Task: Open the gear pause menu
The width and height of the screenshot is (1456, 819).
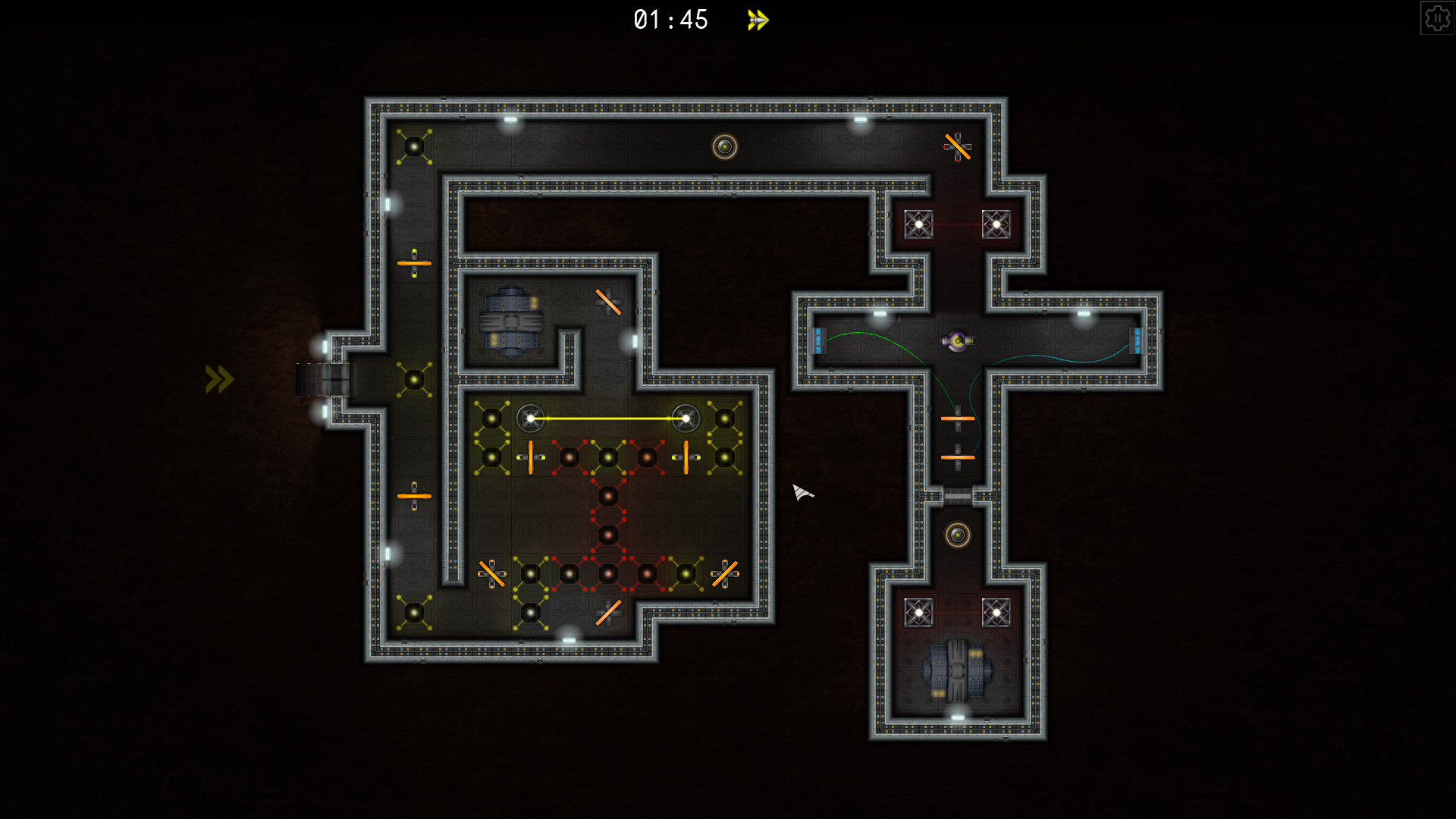Action: (1439, 17)
